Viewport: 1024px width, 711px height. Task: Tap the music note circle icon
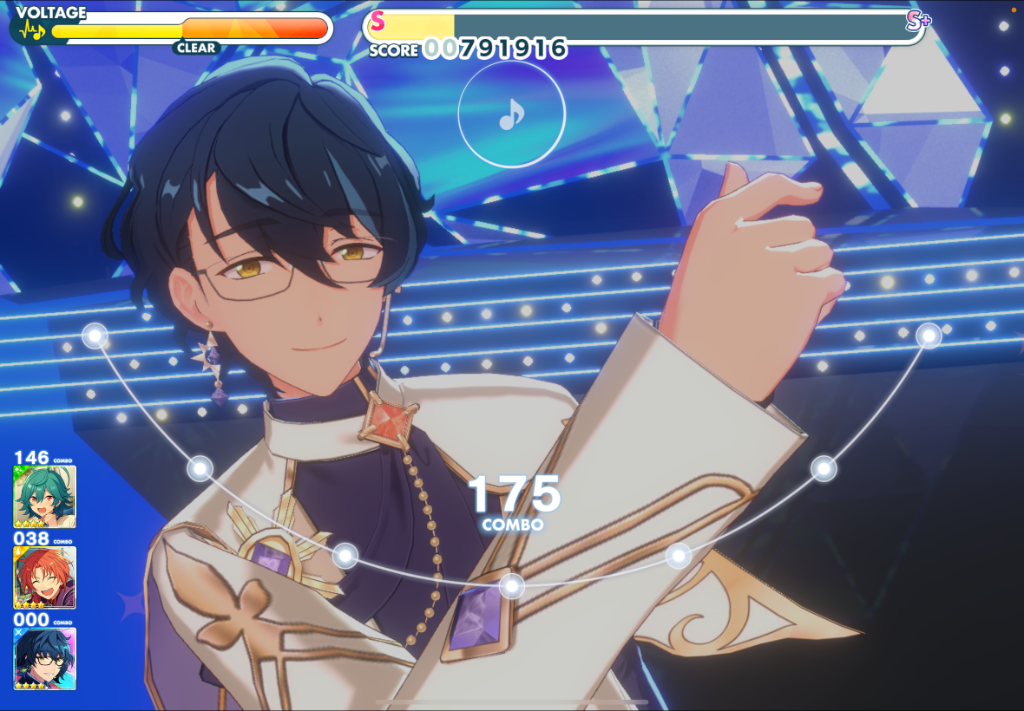pos(511,116)
